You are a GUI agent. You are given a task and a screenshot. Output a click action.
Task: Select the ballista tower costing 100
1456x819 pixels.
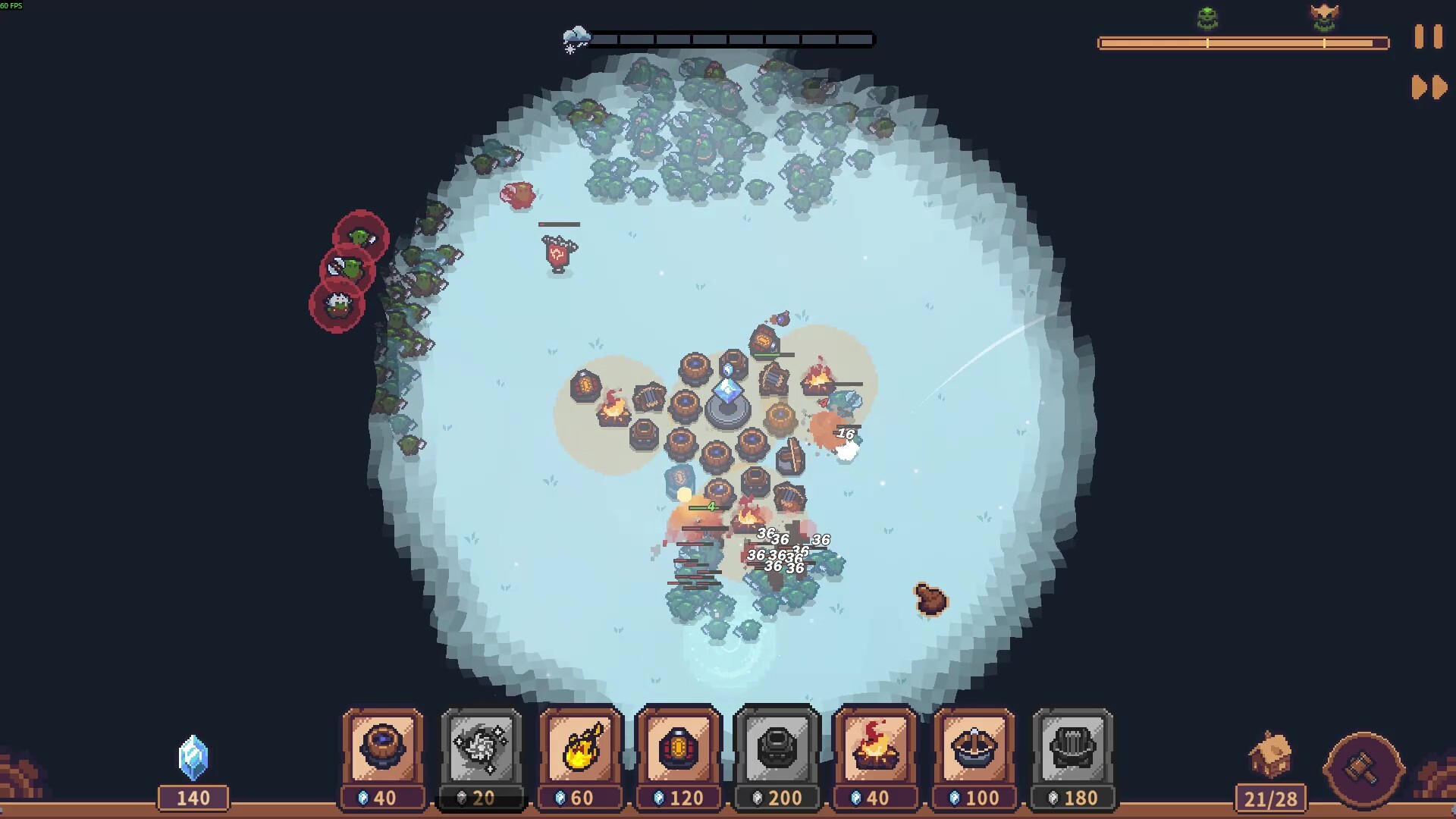(974, 748)
